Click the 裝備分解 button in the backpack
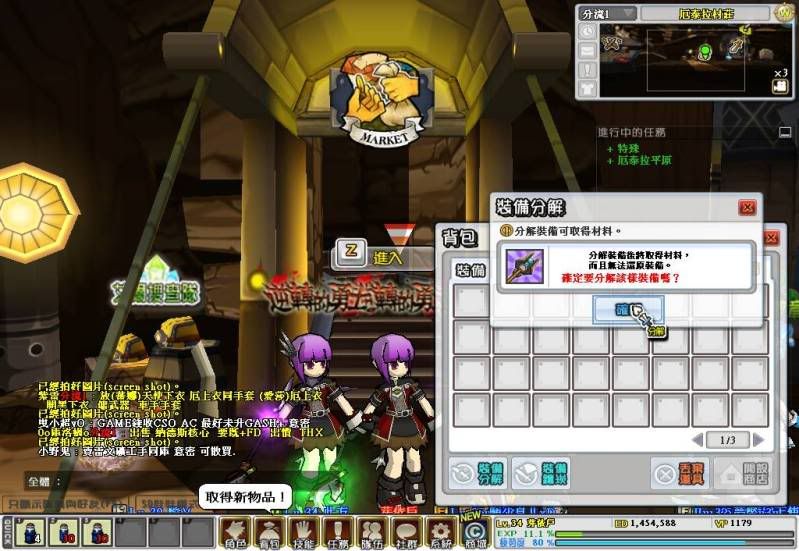Screen dimensions: 799x551 (x=478, y=472)
